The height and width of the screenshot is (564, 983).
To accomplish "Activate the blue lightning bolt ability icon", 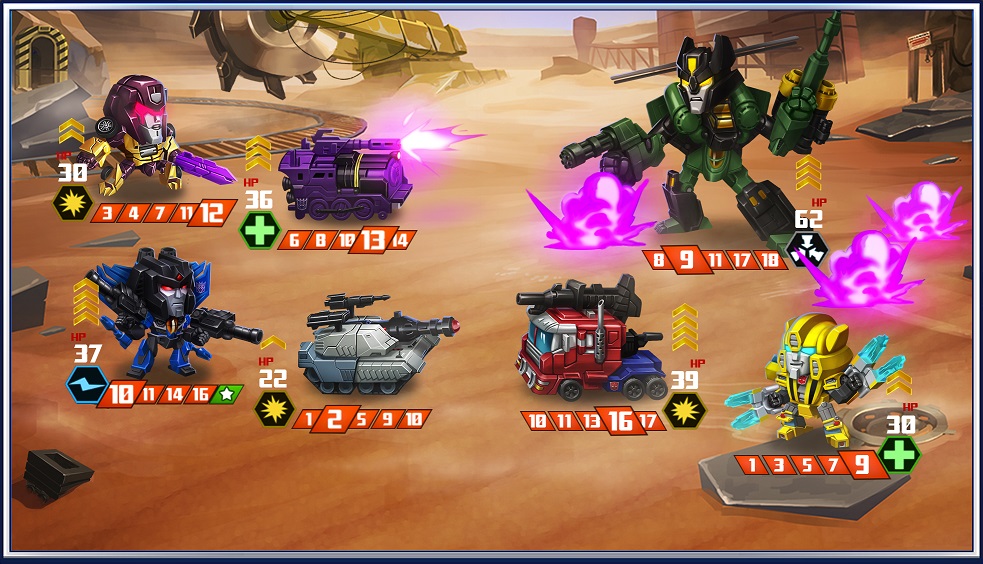I will (x=86, y=385).
